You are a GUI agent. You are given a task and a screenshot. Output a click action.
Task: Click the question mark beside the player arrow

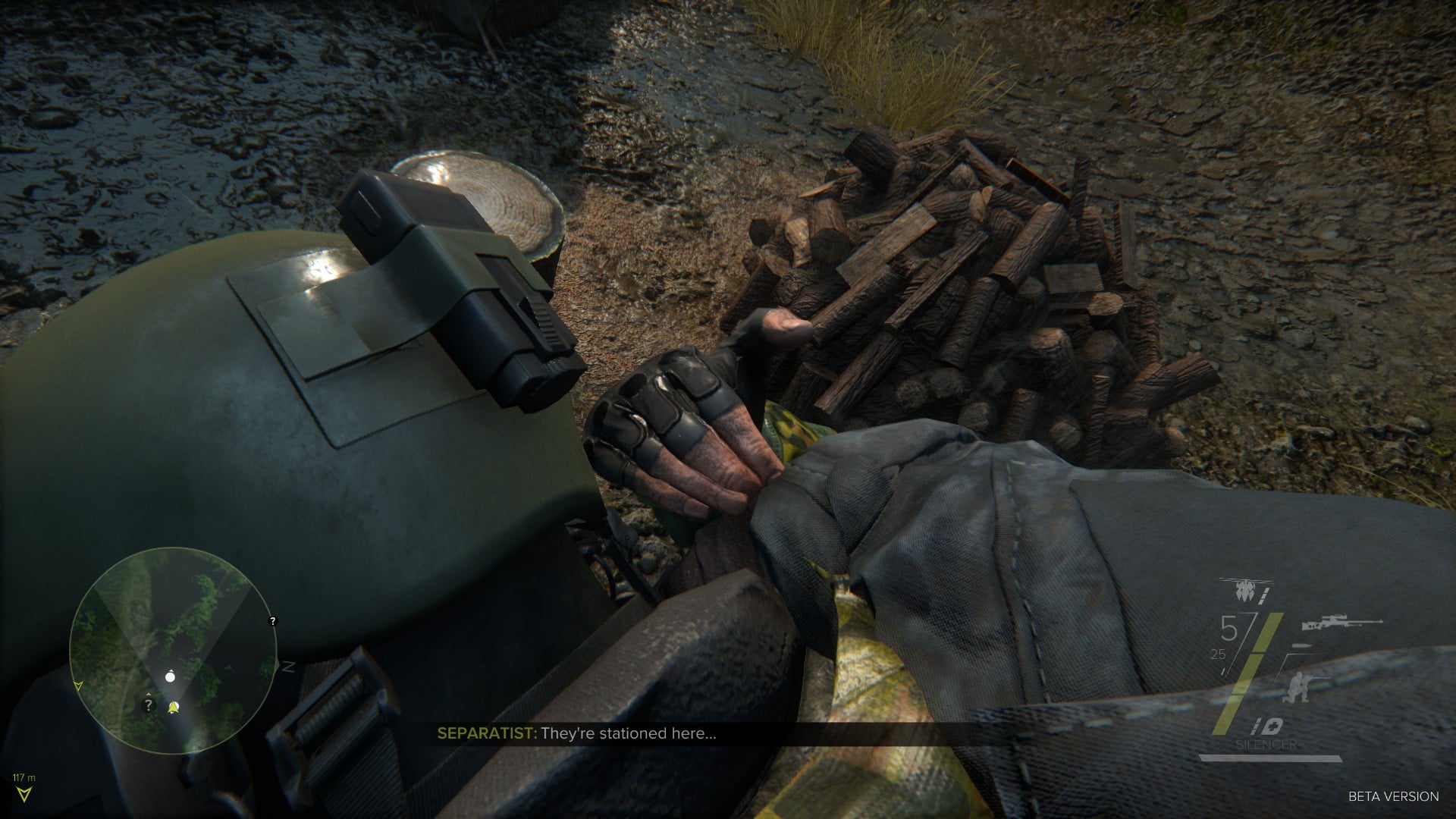point(149,704)
